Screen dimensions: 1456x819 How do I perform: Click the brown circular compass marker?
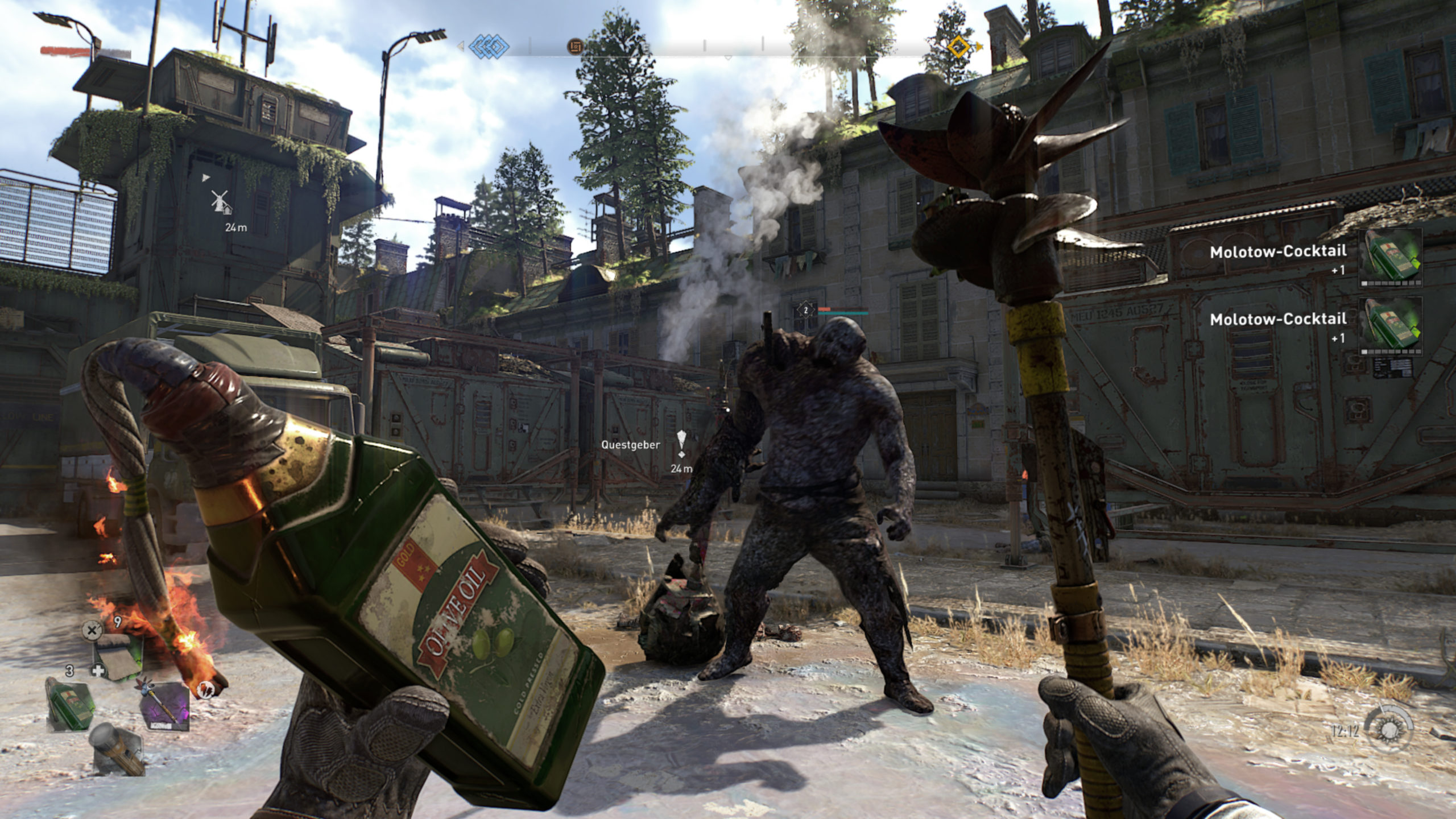point(576,45)
